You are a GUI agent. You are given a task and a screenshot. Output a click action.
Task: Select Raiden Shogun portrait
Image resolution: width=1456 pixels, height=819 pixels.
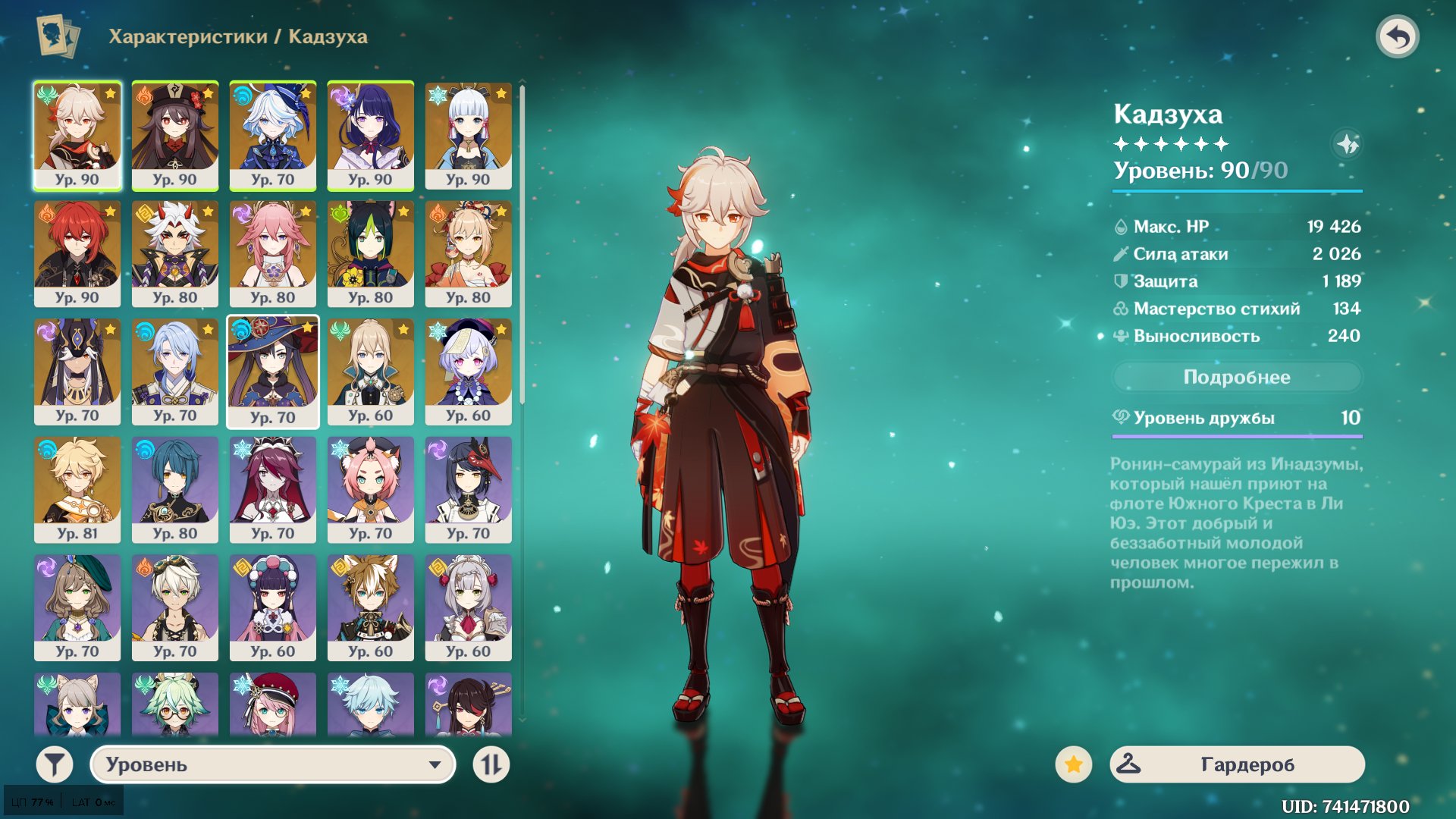tap(370, 135)
